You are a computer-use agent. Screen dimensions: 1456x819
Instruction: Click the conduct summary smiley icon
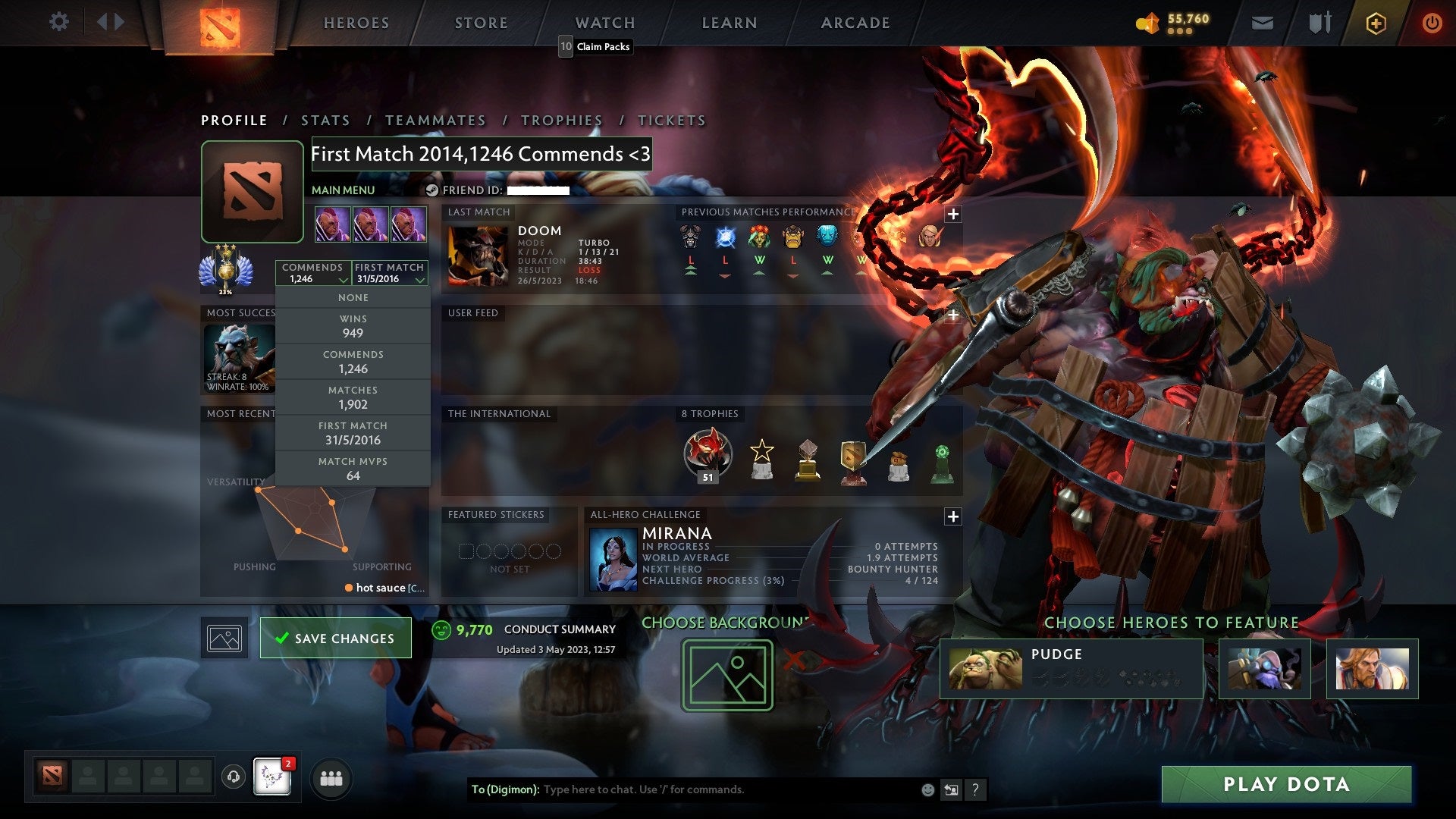click(441, 629)
